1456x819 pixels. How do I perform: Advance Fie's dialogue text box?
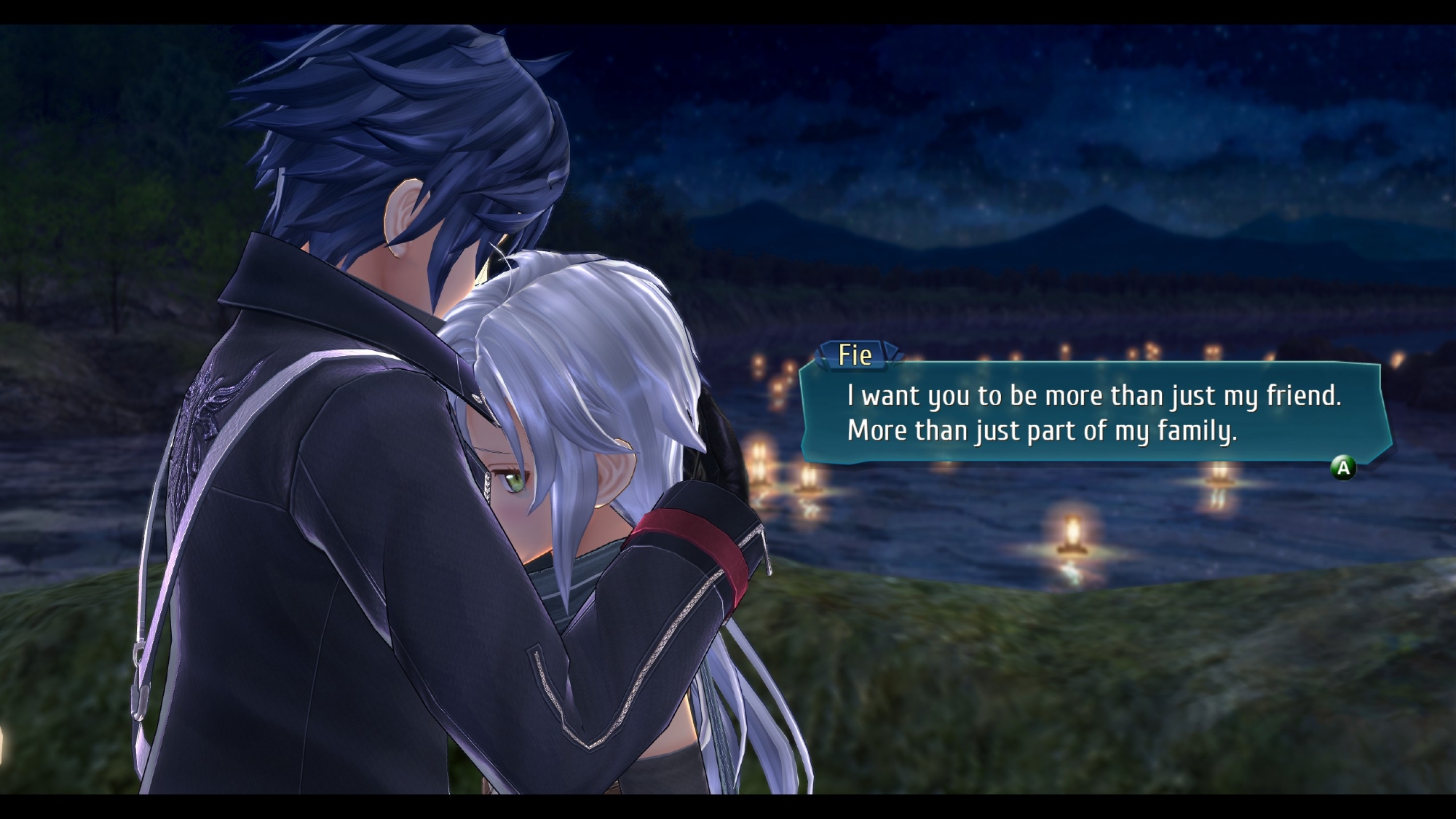1343,467
